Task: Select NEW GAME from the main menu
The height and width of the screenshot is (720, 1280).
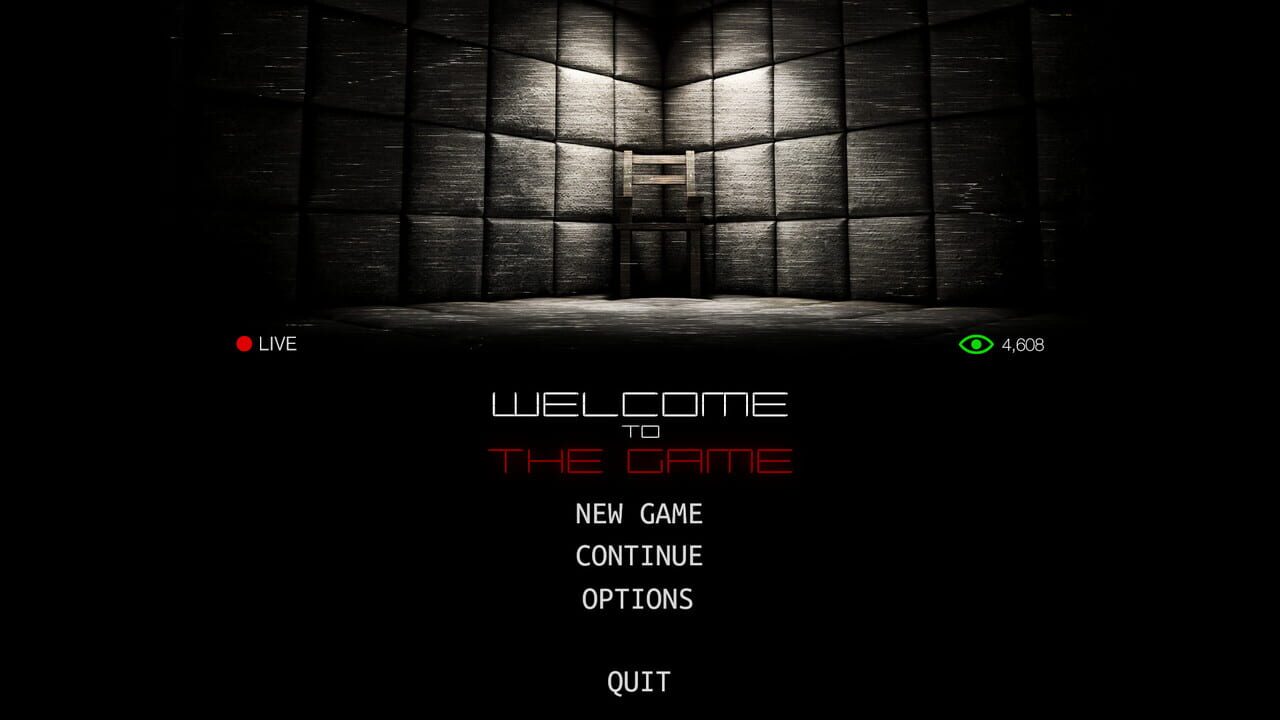Action: coord(637,514)
